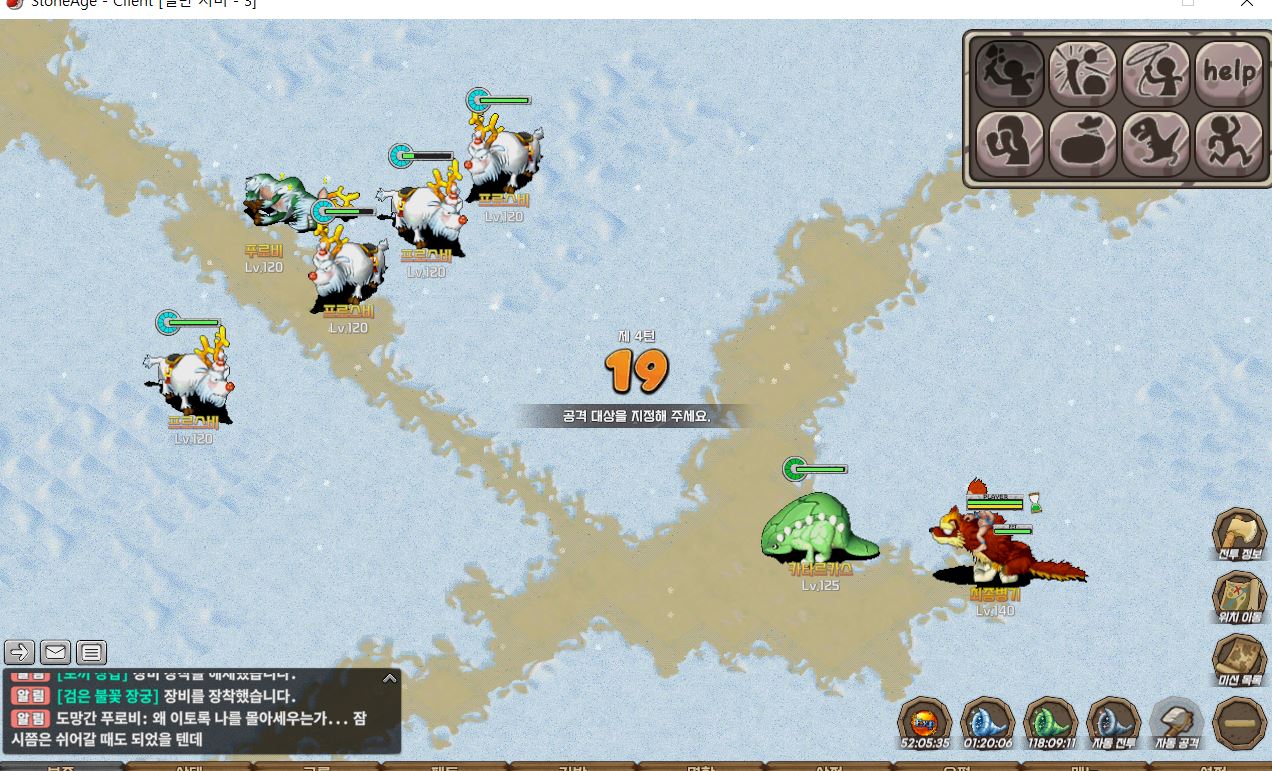1272x771 pixels.
Task: Collapse the menu with the minus button
Action: 1239,723
